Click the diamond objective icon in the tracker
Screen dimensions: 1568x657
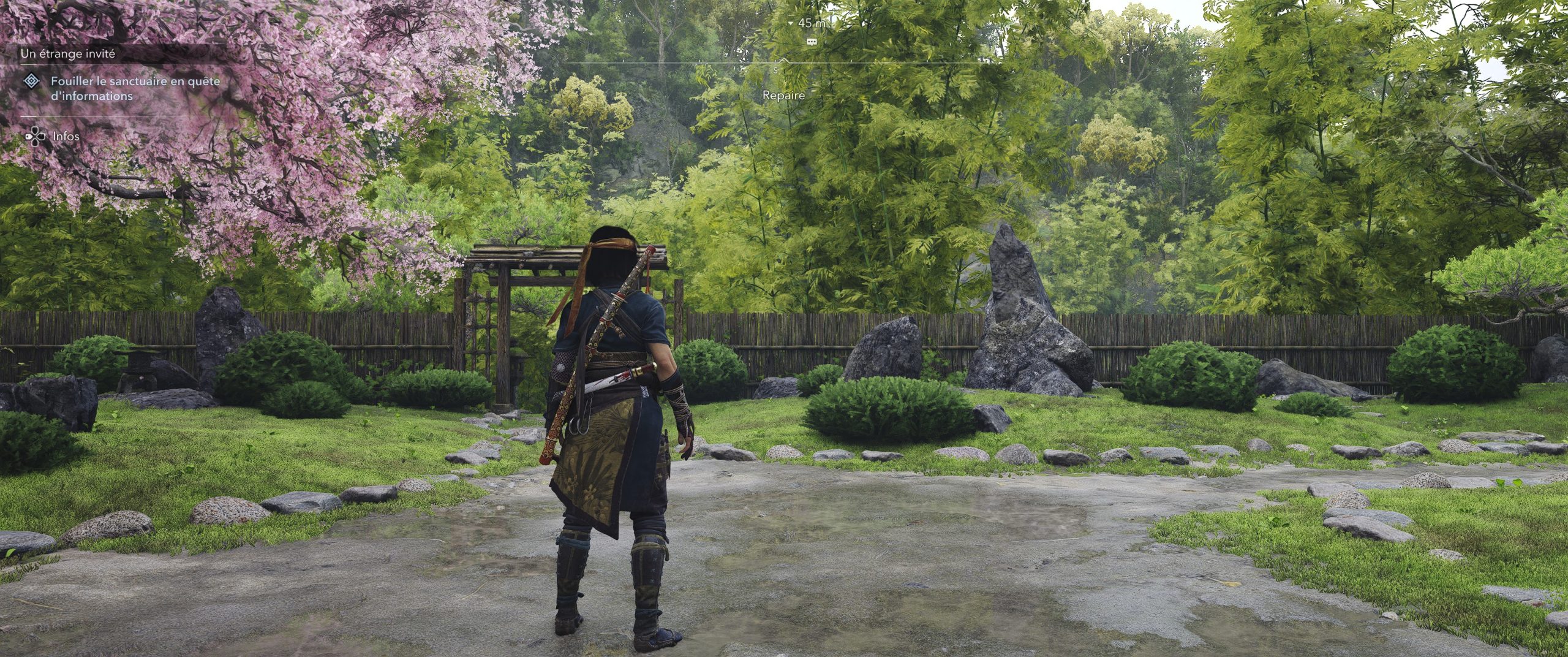31,81
